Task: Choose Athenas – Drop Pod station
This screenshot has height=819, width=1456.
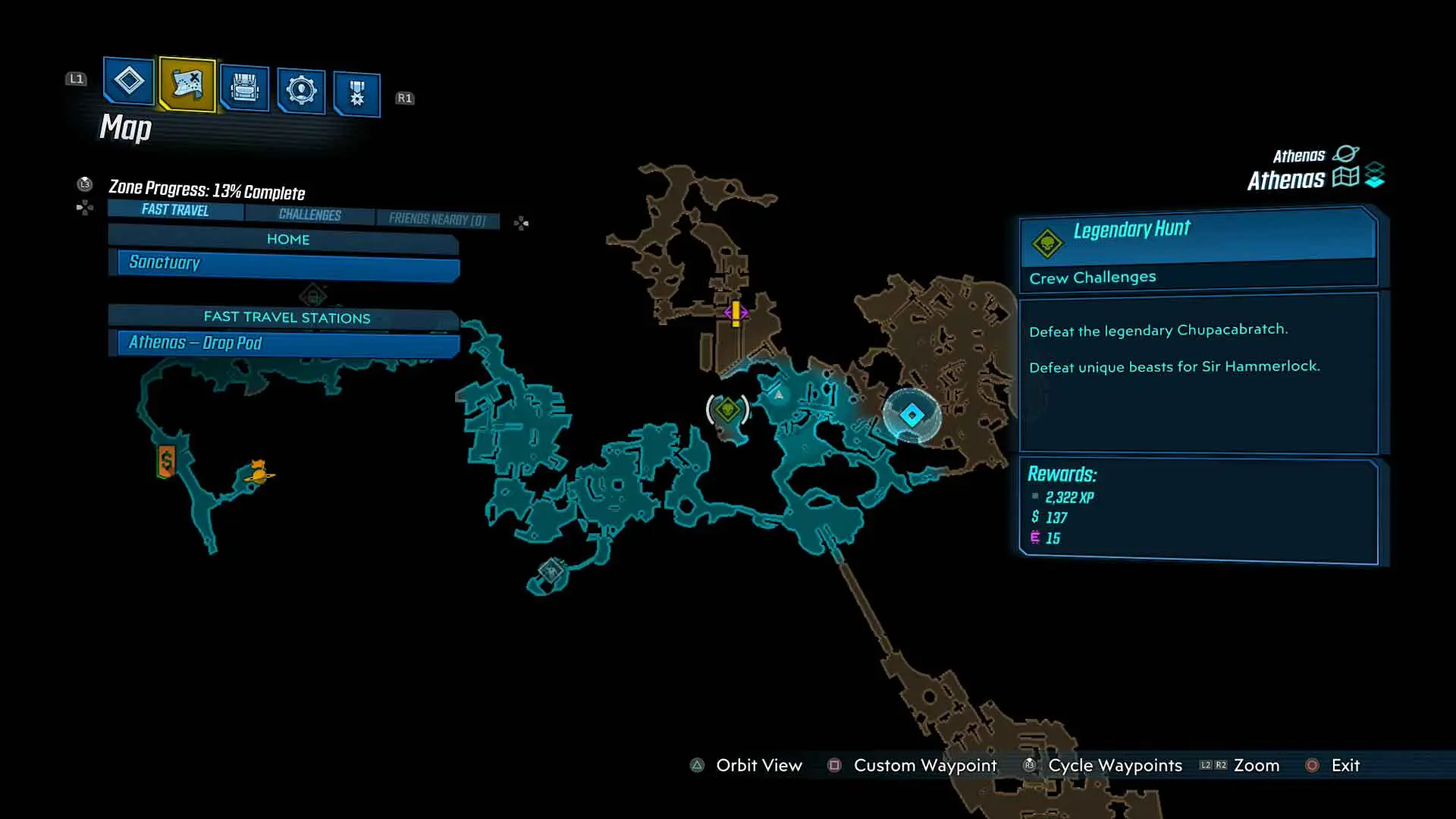Action: [x=284, y=343]
